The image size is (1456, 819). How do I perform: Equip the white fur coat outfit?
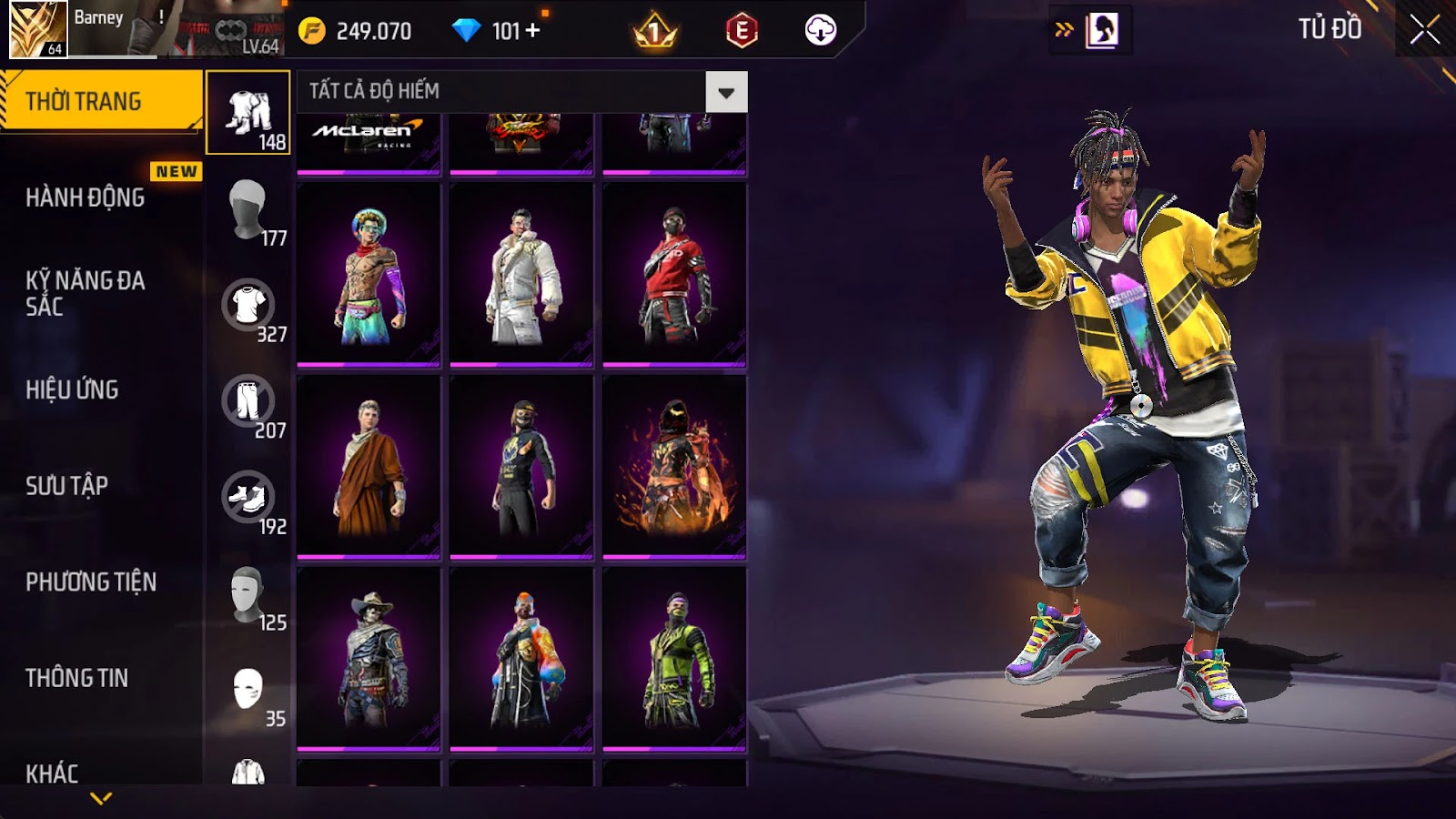pyautogui.click(x=521, y=275)
